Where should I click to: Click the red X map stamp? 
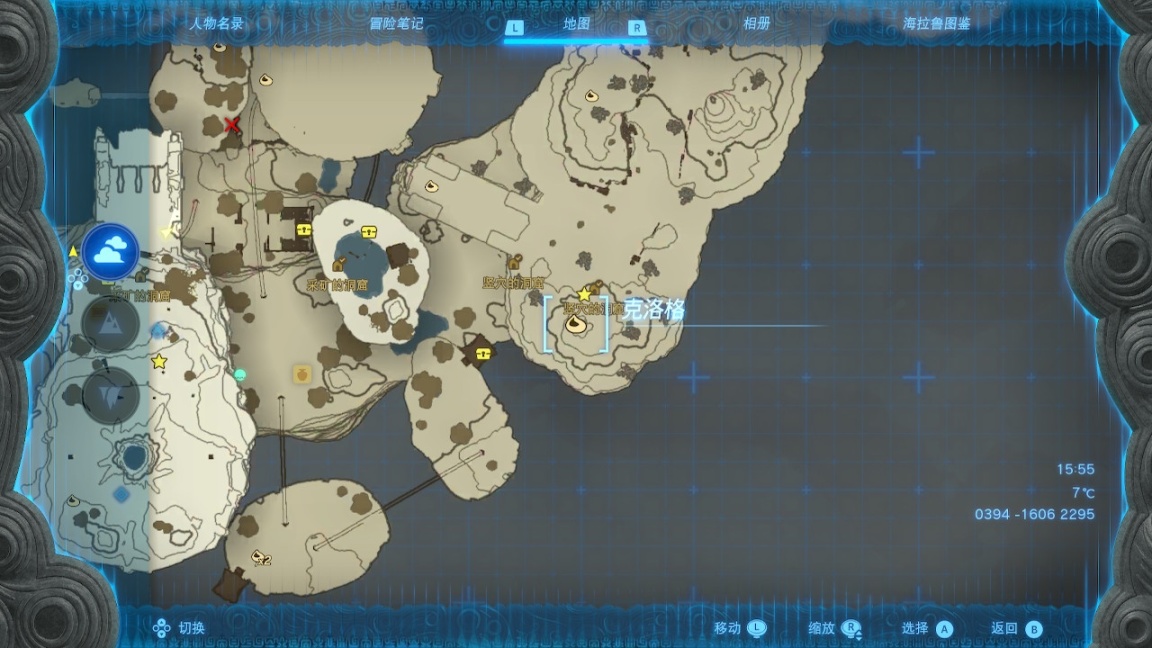point(233,125)
